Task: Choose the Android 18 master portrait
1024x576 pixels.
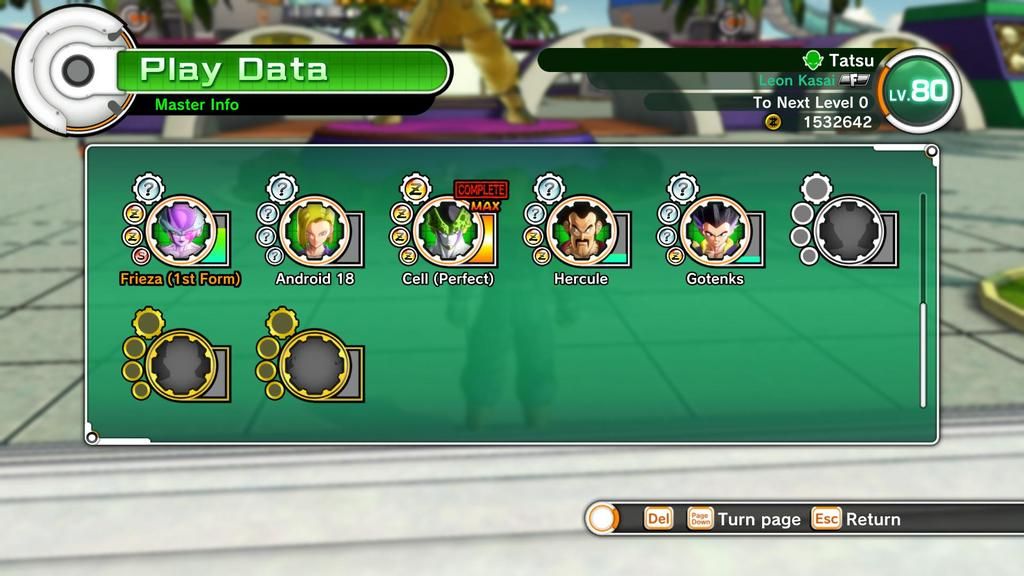Action: coord(315,230)
